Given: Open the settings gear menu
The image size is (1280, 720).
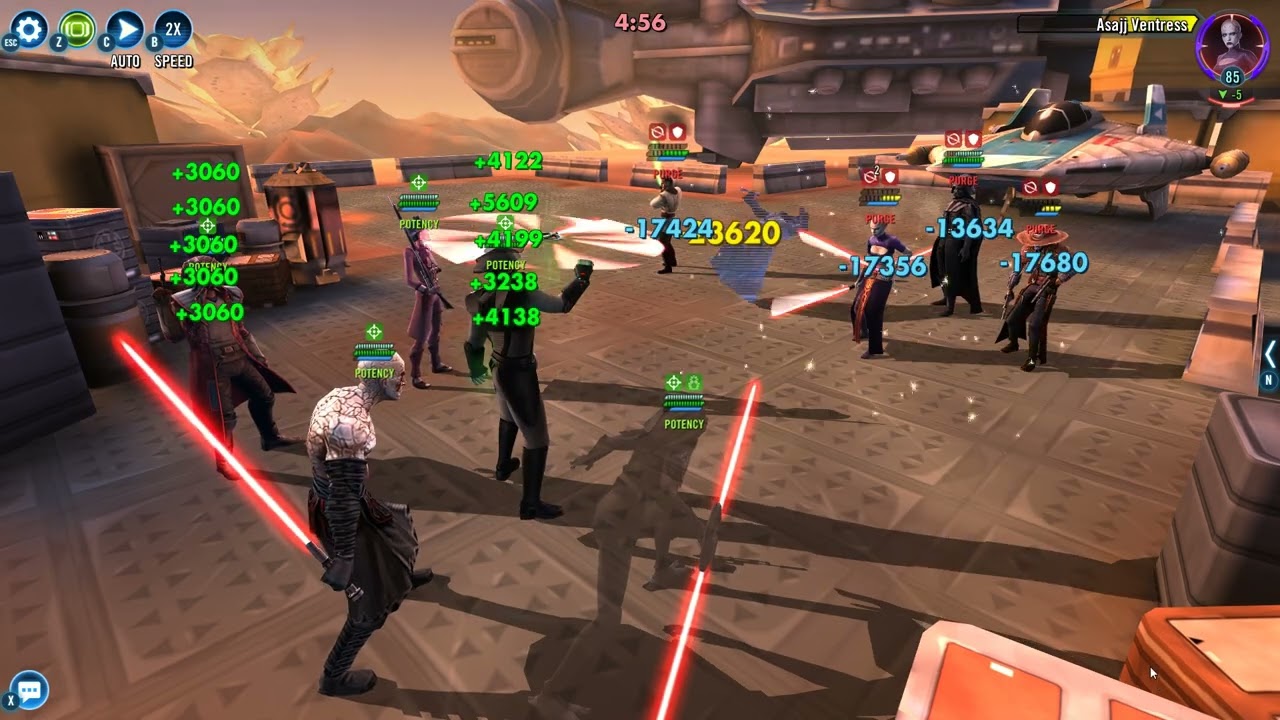Looking at the screenshot, I should [29, 29].
